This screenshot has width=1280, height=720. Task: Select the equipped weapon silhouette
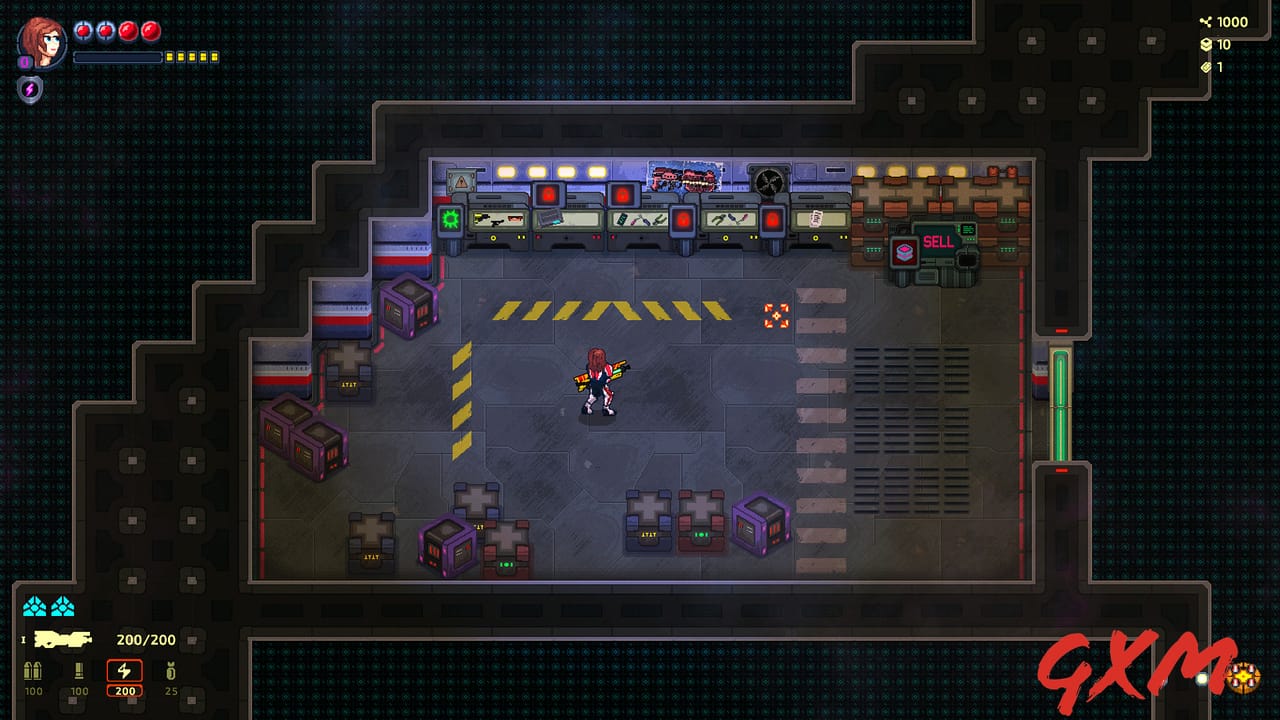63,640
